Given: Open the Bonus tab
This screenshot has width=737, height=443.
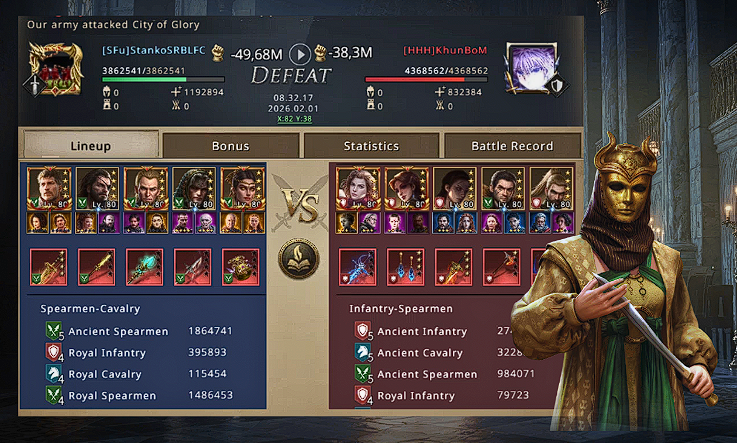Looking at the screenshot, I should coord(230,146).
